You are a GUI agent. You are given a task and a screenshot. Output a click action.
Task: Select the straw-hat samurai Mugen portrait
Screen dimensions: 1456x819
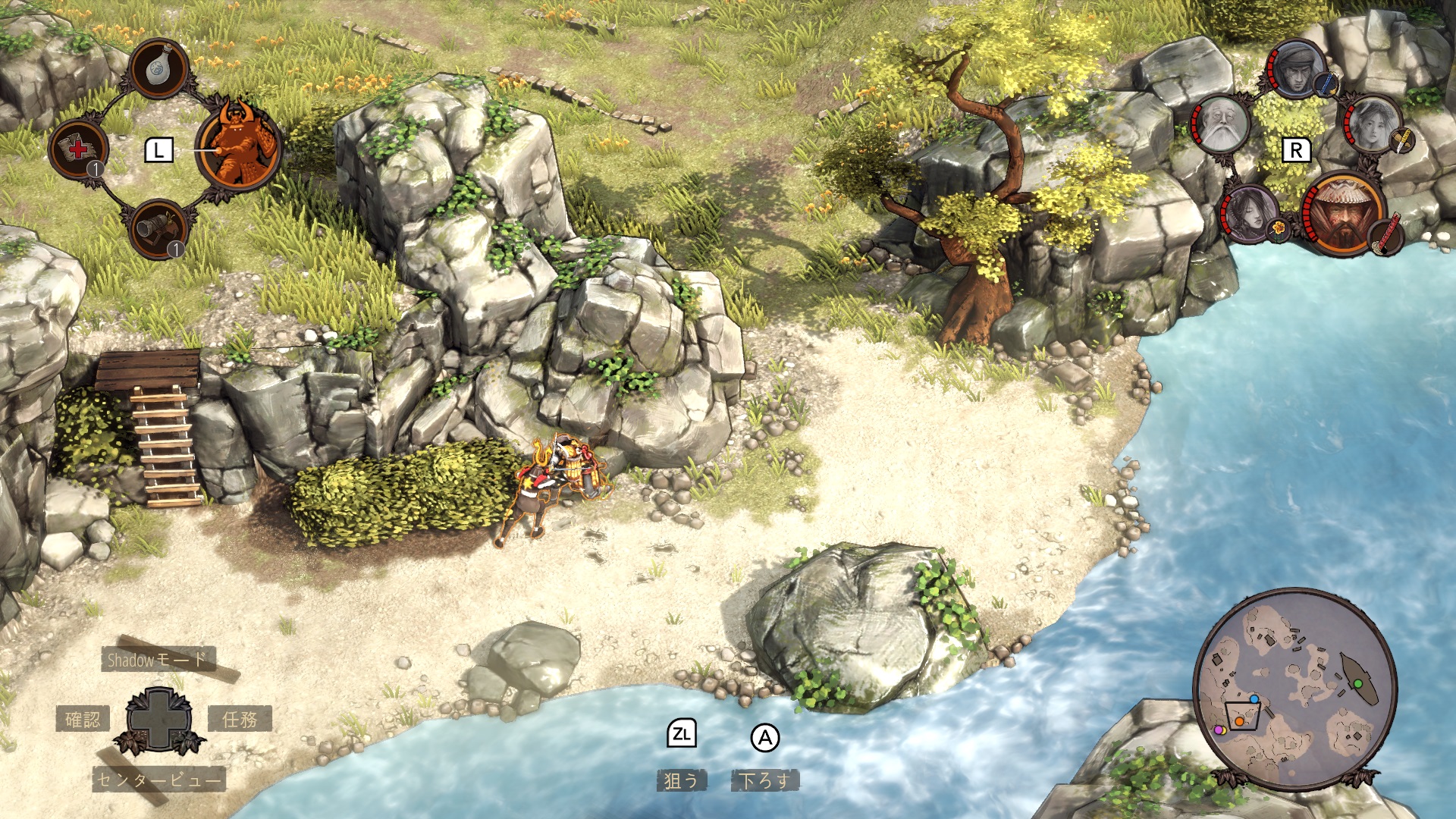tap(1343, 213)
